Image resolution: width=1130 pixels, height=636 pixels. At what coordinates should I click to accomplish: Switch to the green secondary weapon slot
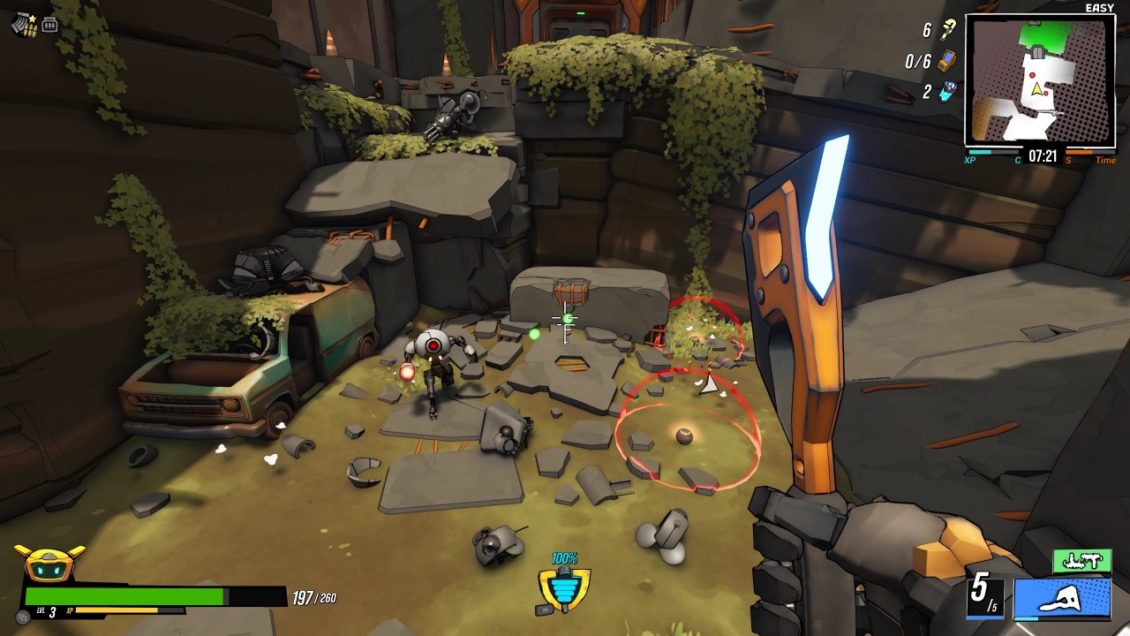coord(1082,561)
